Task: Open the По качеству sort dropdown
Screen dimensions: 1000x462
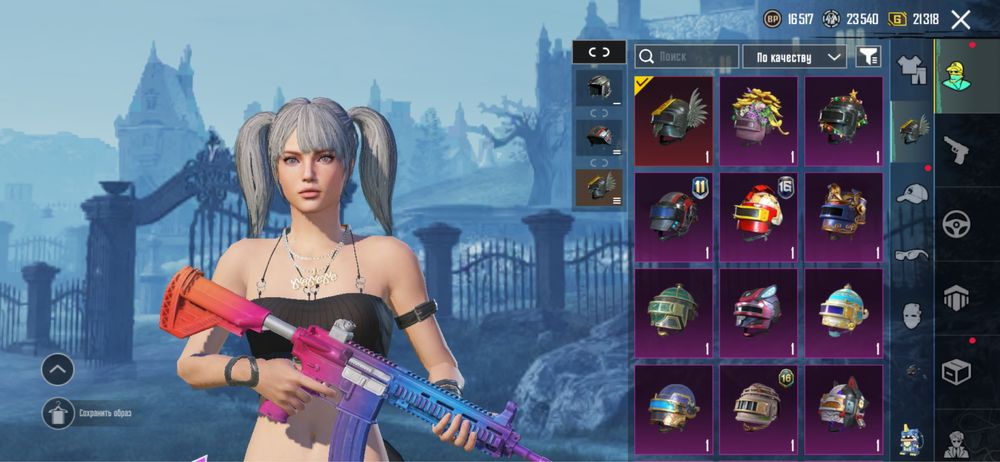Action: pos(794,57)
